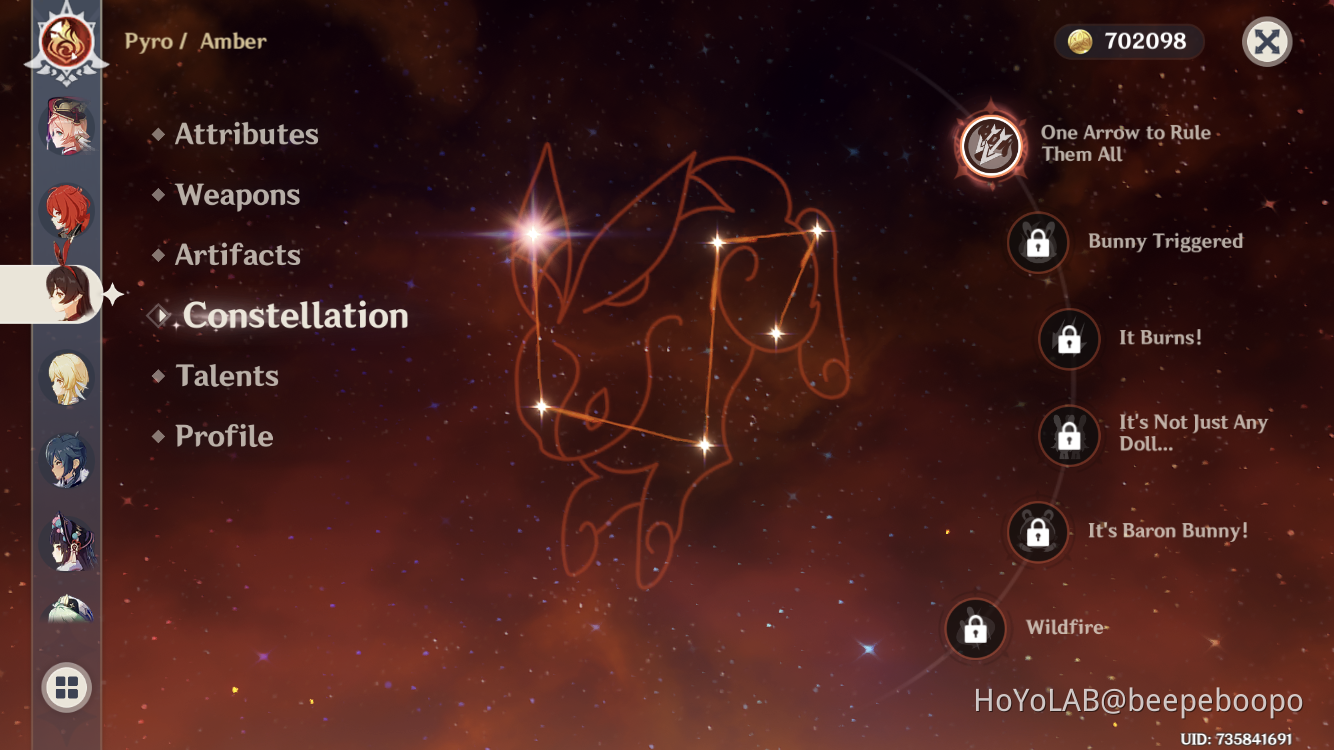
Task: Open the Attributes menu entry
Action: pyautogui.click(x=246, y=134)
